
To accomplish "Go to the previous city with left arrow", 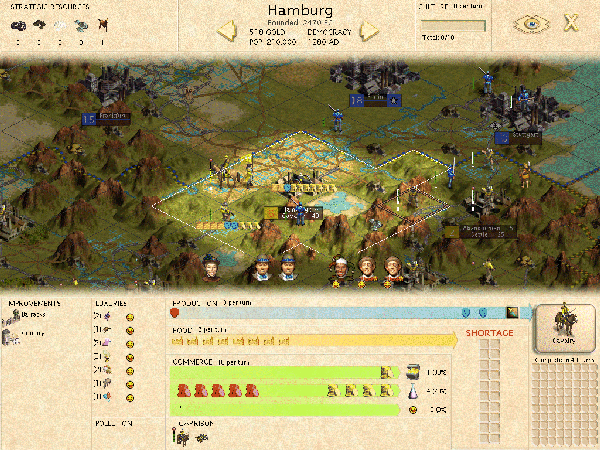I will click(227, 31).
